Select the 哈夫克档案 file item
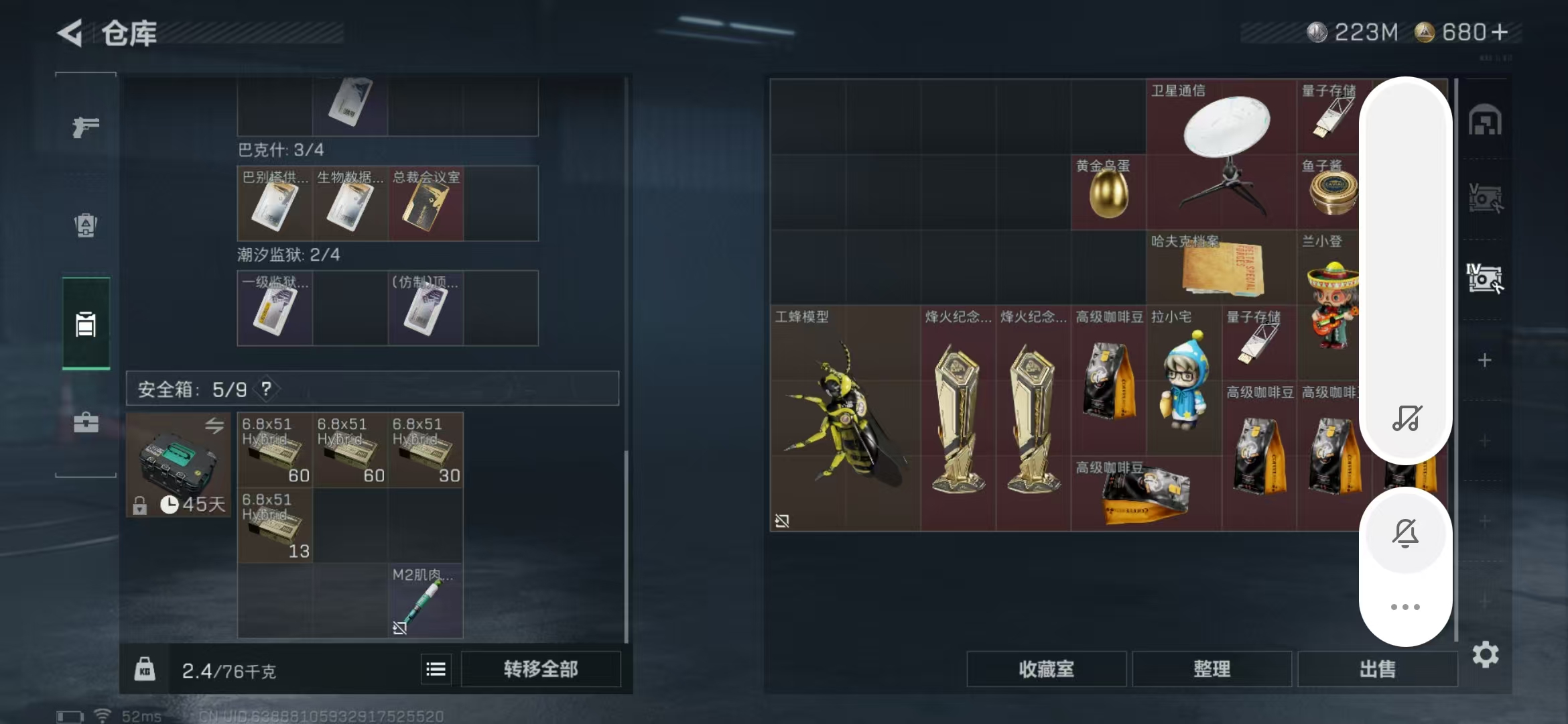The width and height of the screenshot is (1568, 724). click(1221, 267)
